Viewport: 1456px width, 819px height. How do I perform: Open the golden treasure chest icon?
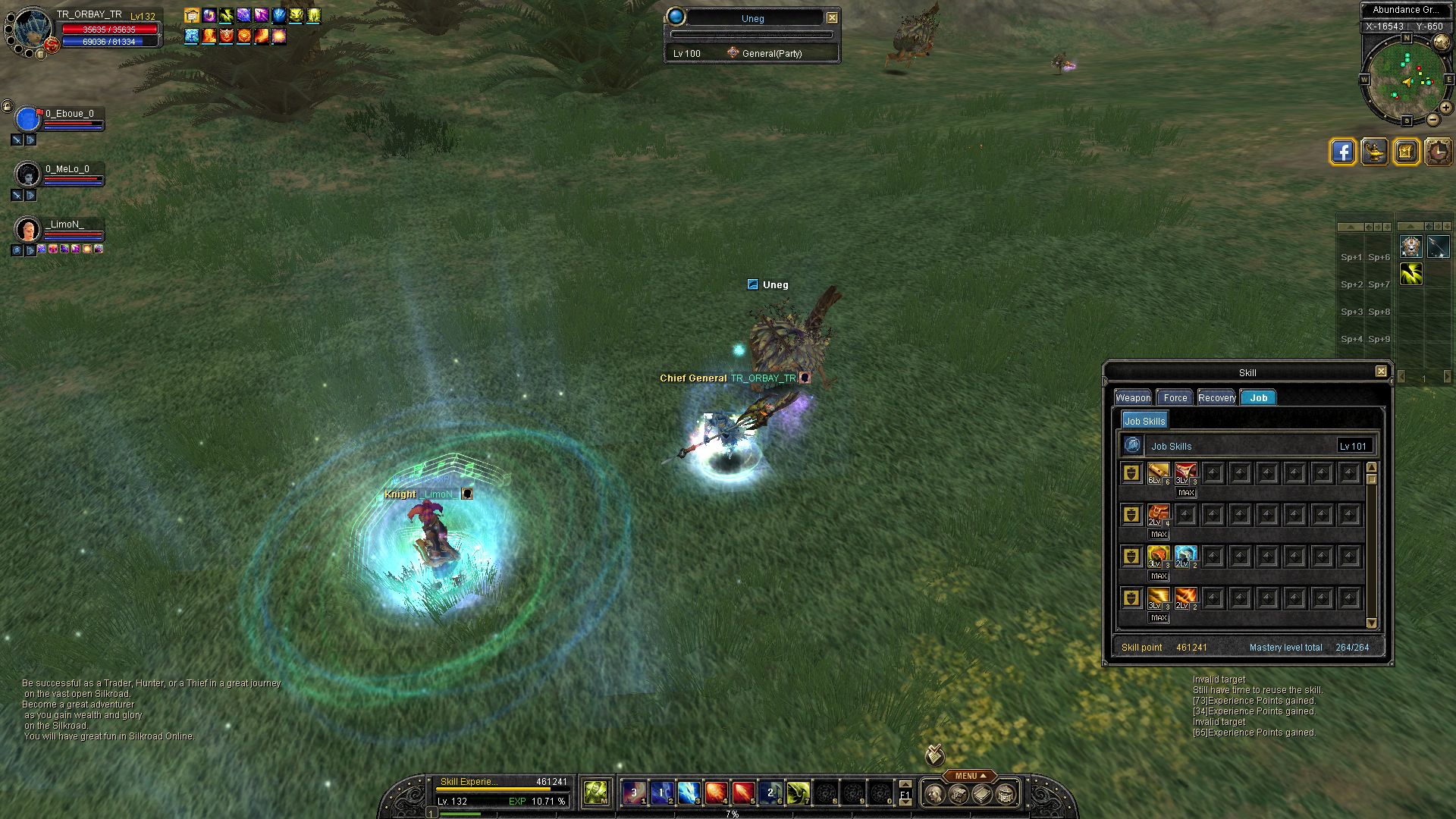(1406, 152)
